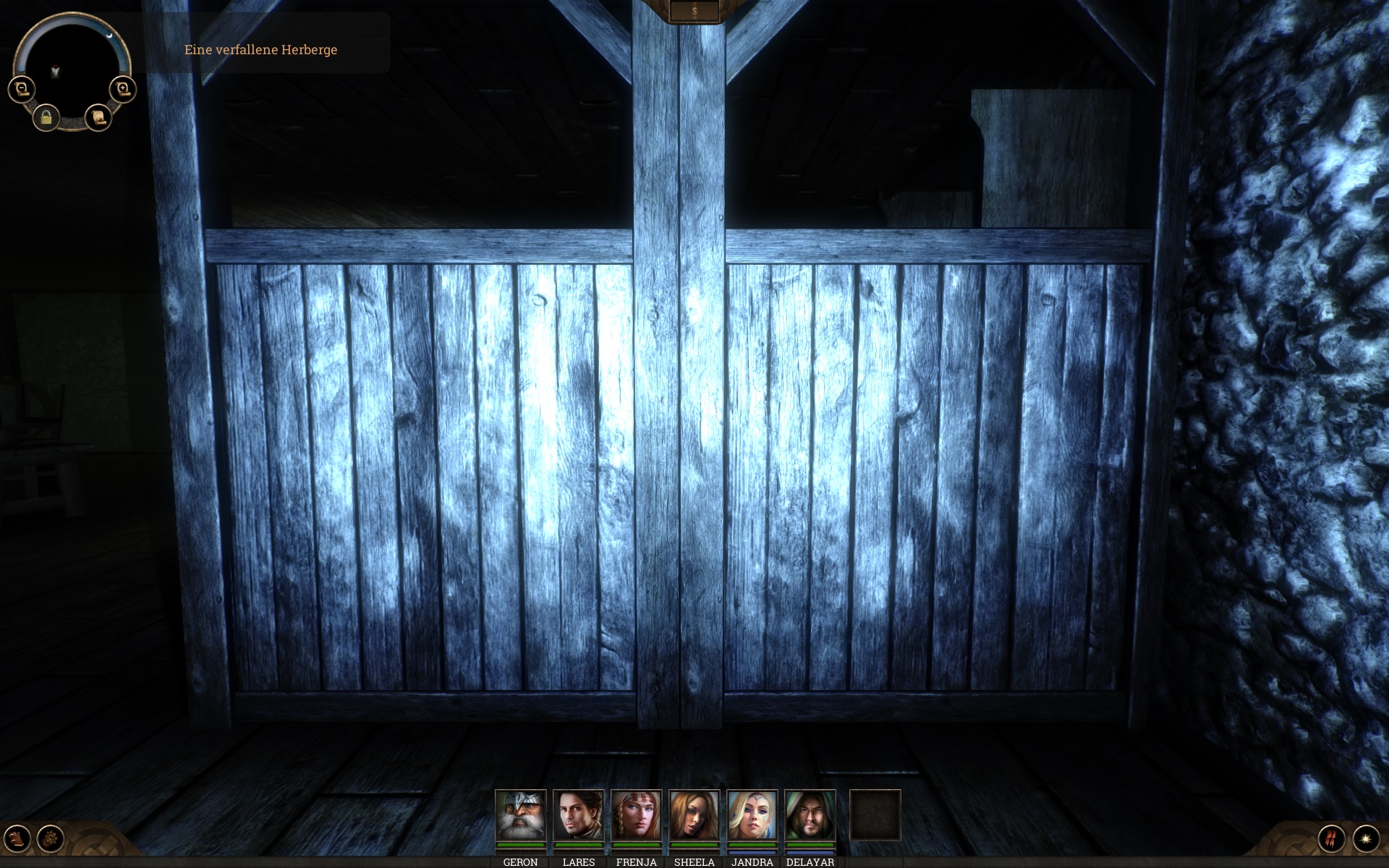The height and width of the screenshot is (868, 1389).
Task: Open the journal book icon
Action: (17, 838)
